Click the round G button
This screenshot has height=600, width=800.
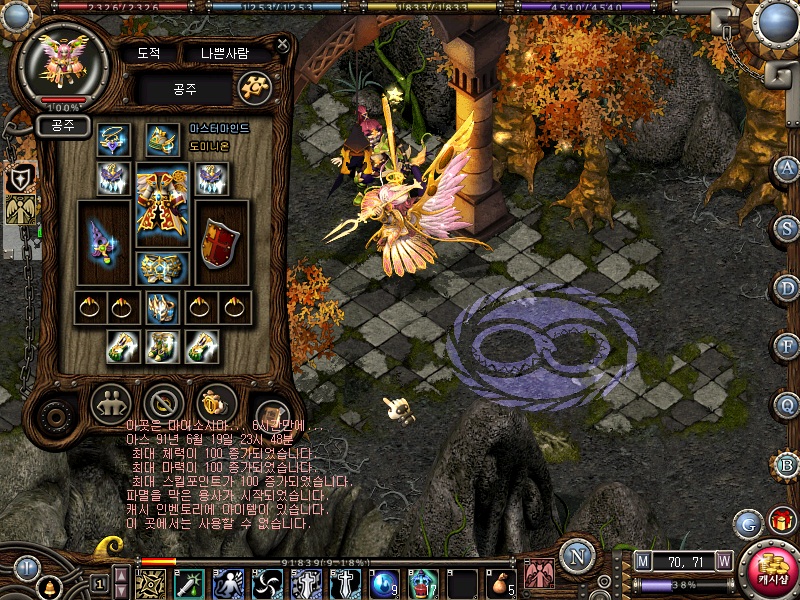[748, 524]
